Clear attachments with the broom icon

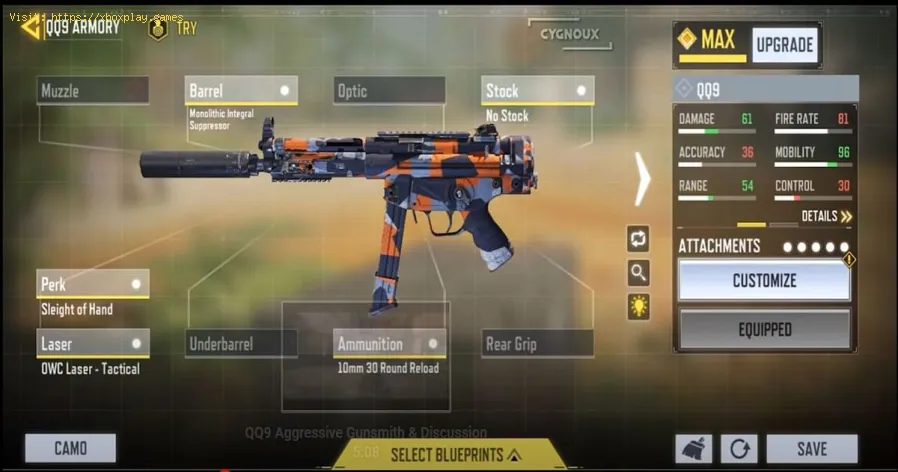pos(694,448)
